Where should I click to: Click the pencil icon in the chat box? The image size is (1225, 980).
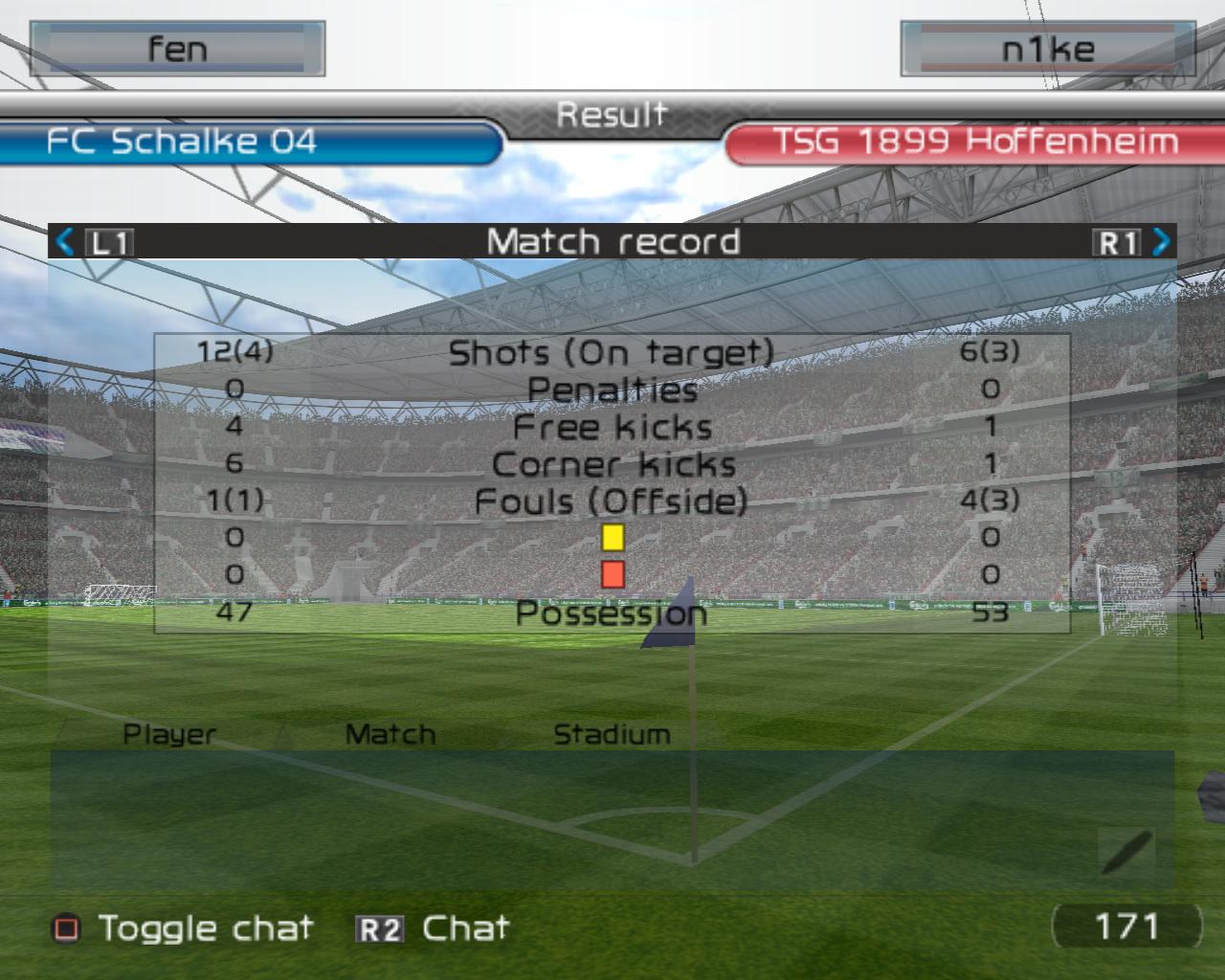1126,852
